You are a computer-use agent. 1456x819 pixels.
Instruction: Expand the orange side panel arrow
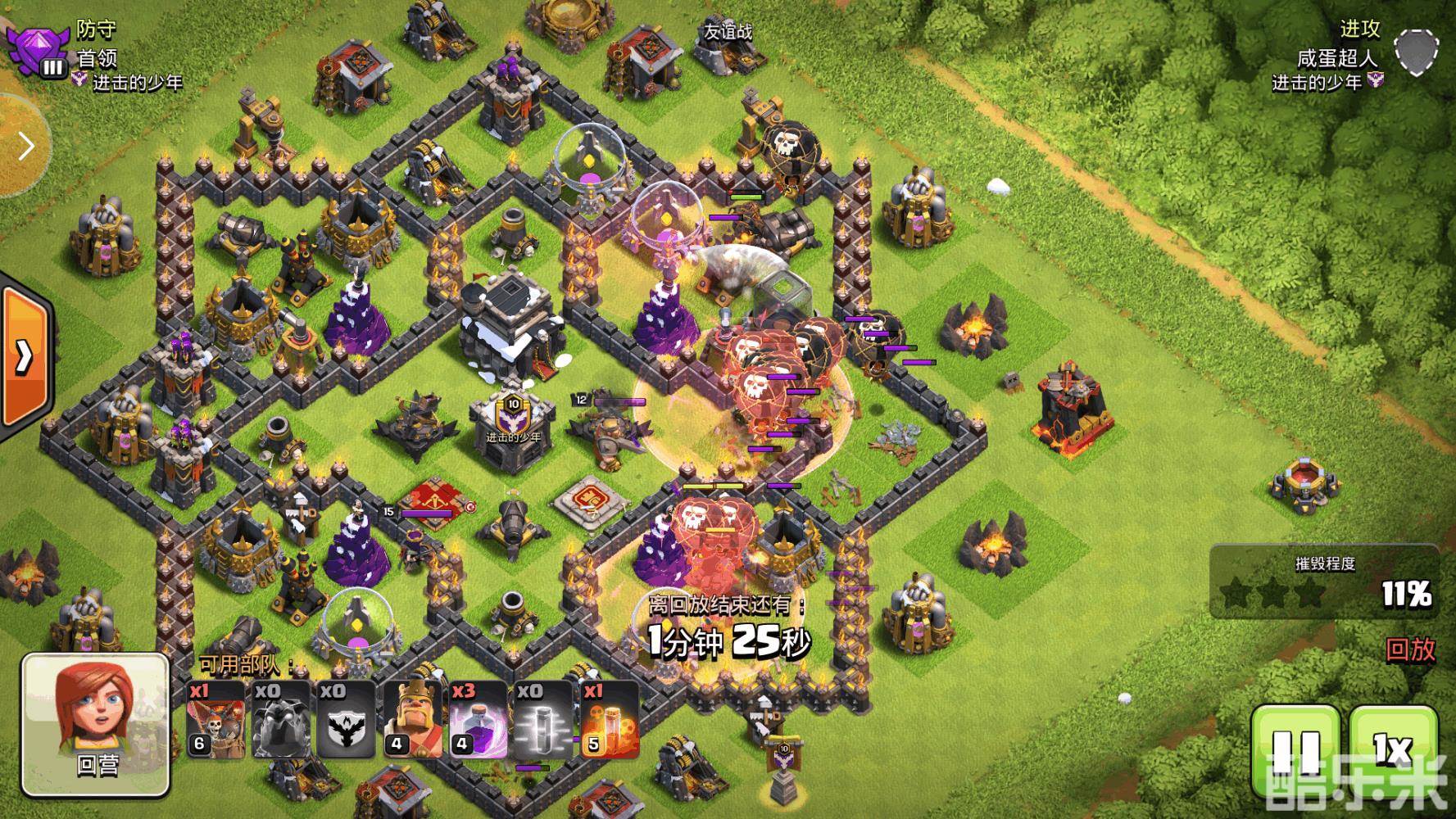[24, 356]
